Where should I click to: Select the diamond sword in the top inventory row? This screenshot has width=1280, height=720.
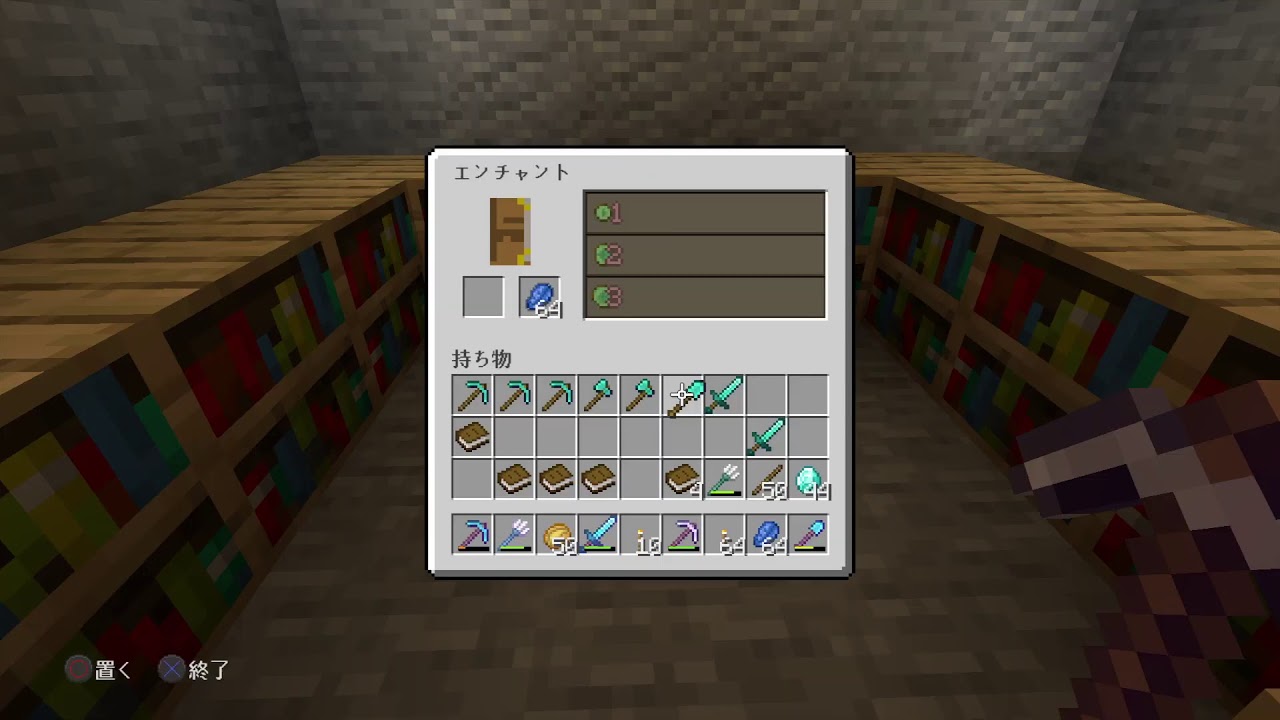click(x=723, y=395)
